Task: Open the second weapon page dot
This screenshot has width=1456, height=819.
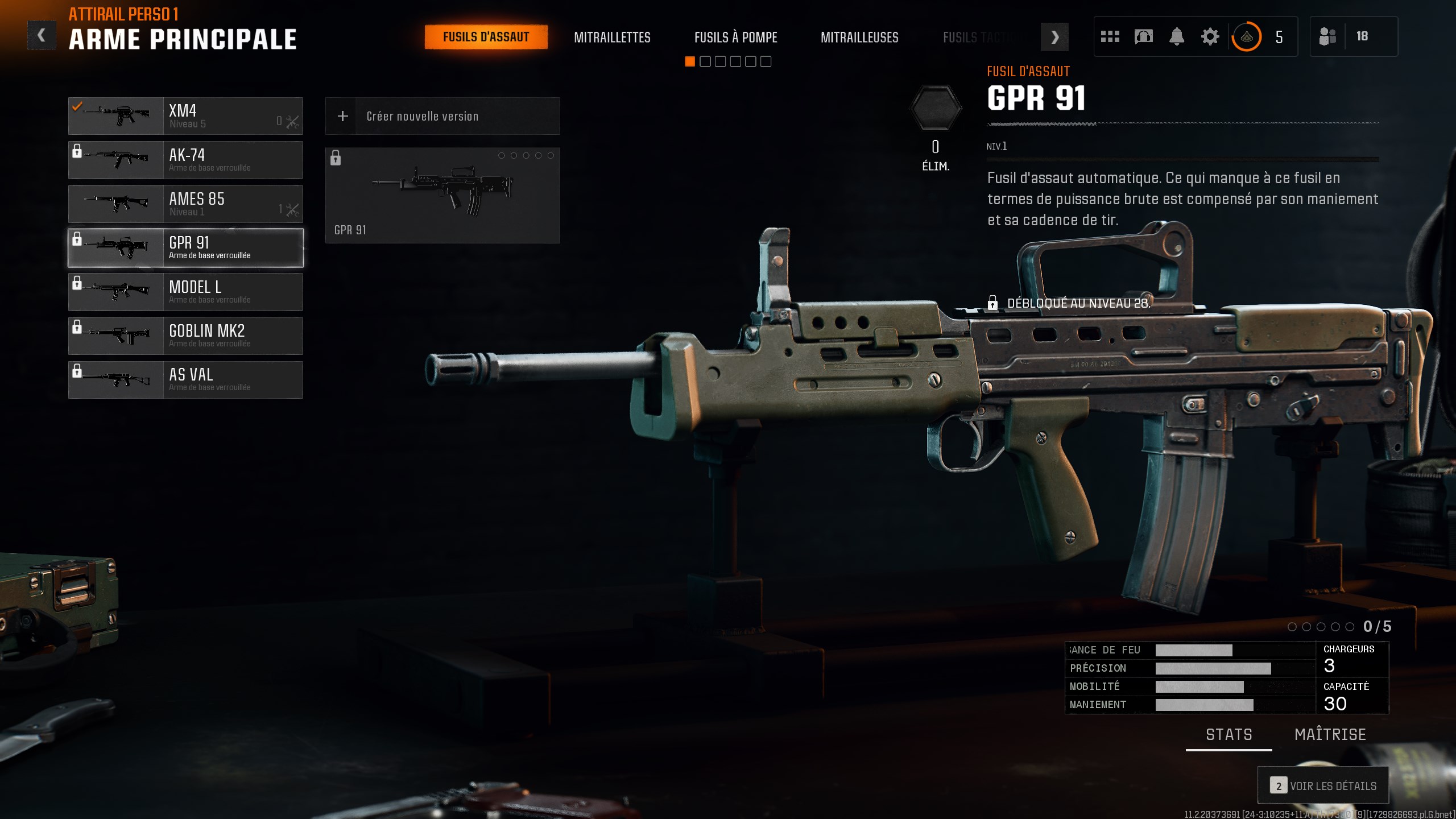Action: pyautogui.click(x=704, y=61)
